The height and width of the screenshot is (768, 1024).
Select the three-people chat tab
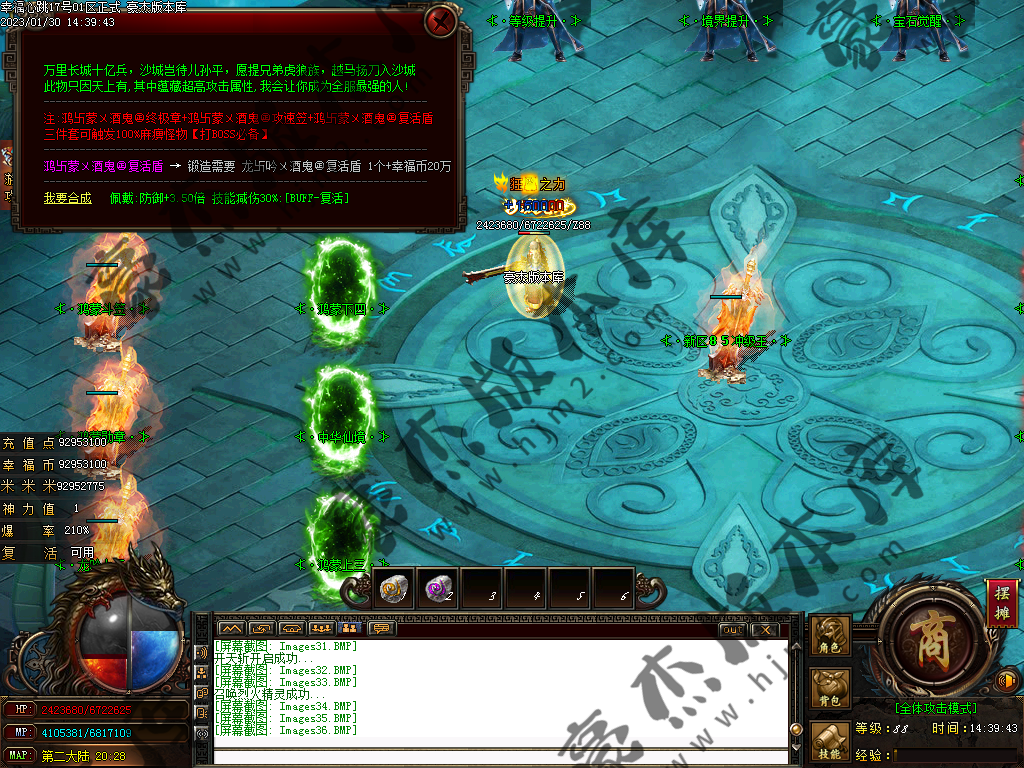pyautogui.click(x=320, y=629)
